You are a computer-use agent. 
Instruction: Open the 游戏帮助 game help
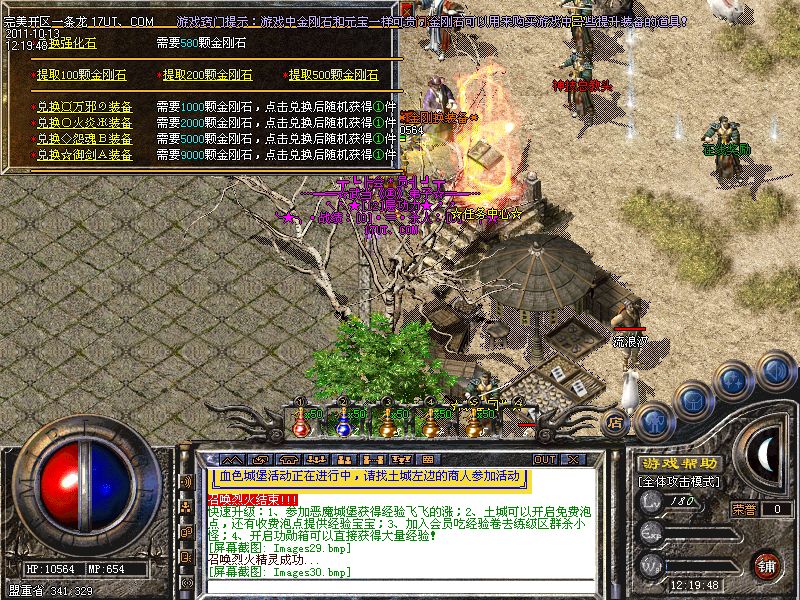tap(678, 463)
